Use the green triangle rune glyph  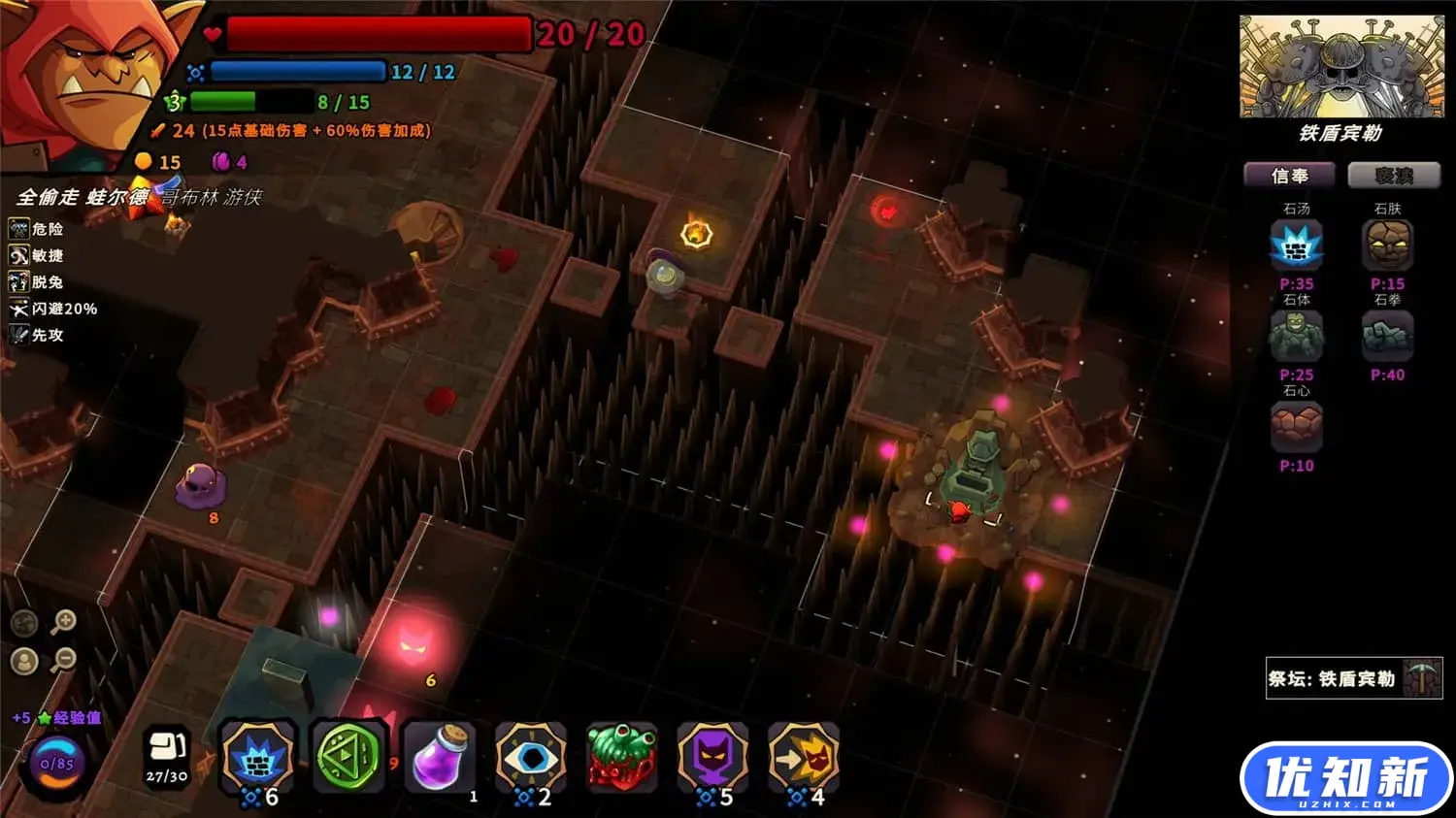click(348, 757)
